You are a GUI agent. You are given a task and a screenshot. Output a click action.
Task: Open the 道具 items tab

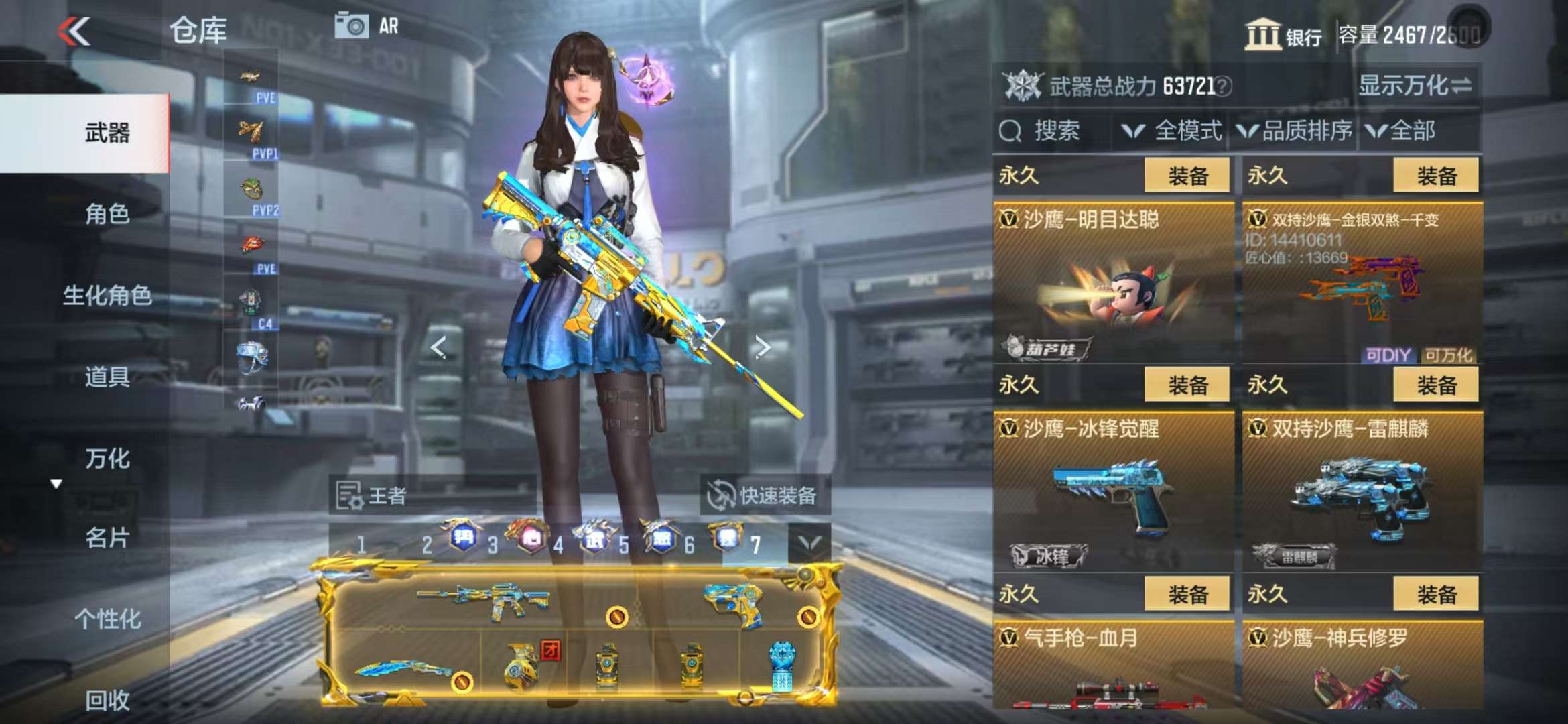(x=107, y=377)
